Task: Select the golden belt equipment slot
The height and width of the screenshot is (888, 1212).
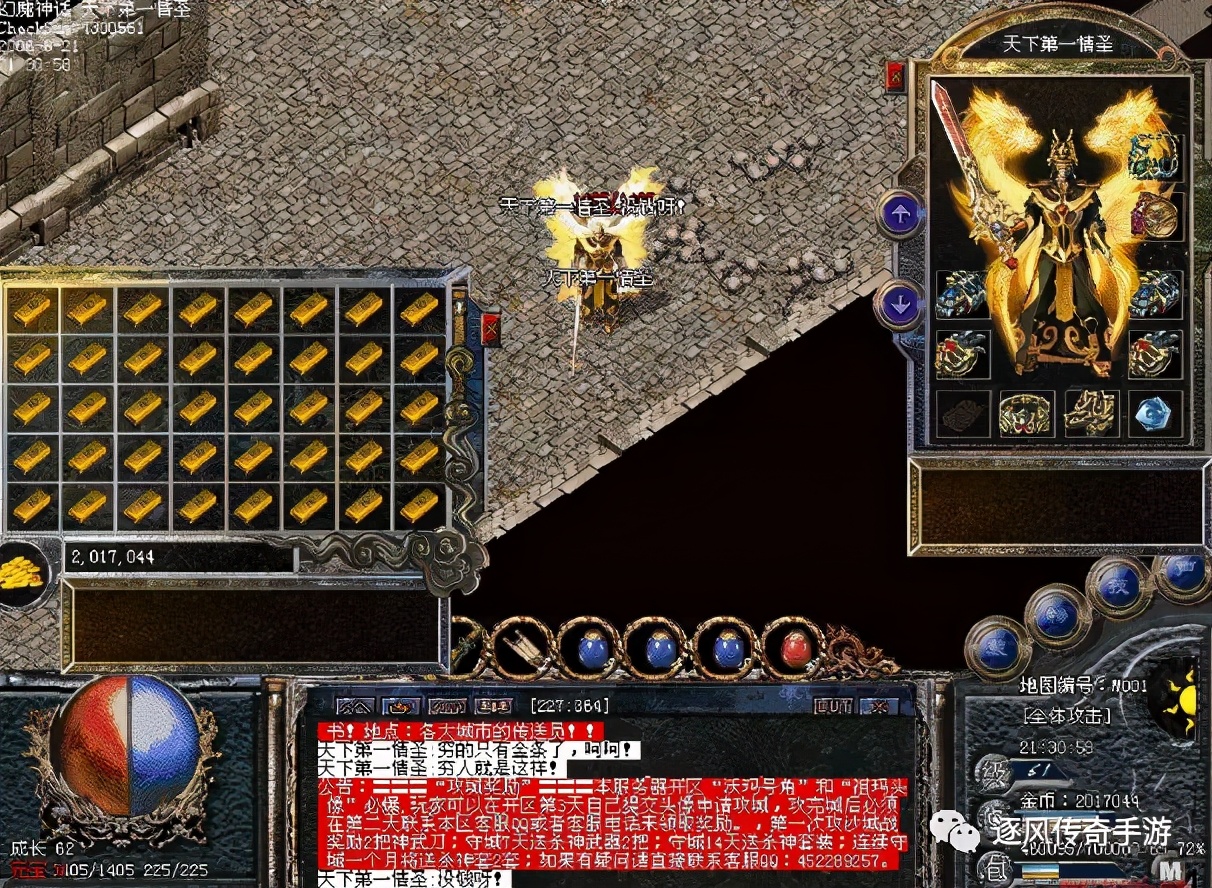Action: (x=1026, y=412)
